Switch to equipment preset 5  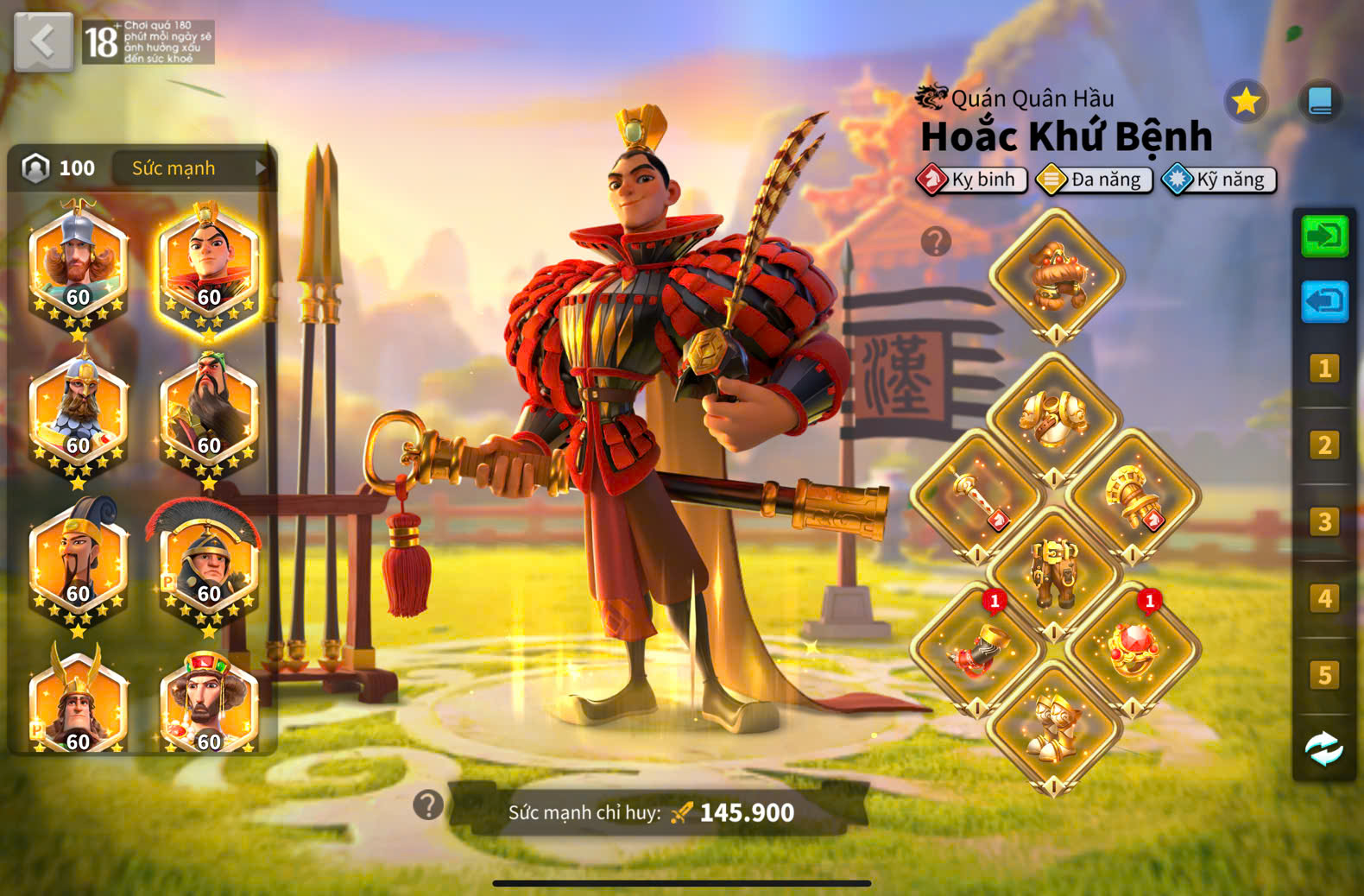(1324, 675)
